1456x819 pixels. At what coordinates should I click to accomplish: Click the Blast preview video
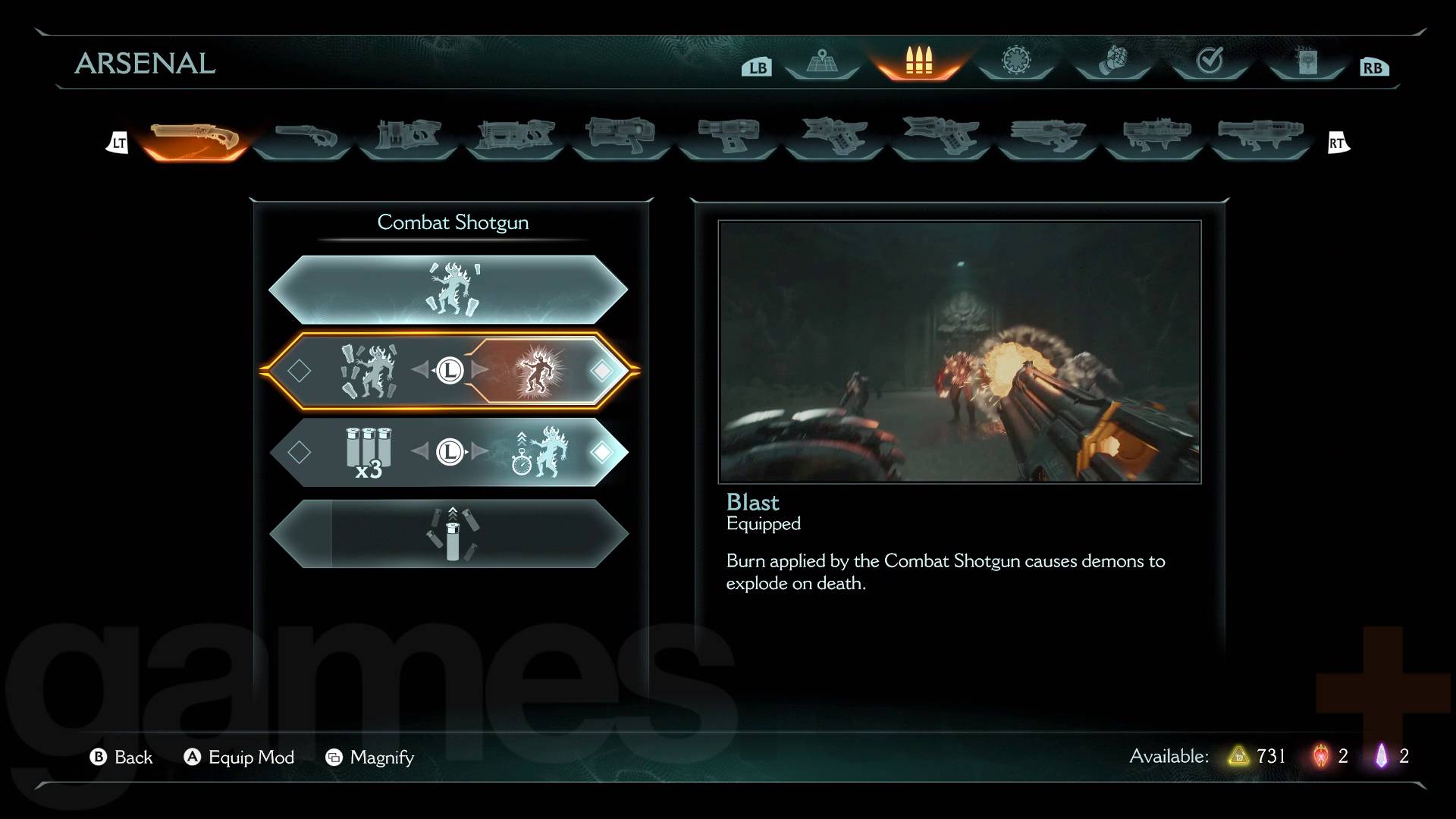[959, 352]
